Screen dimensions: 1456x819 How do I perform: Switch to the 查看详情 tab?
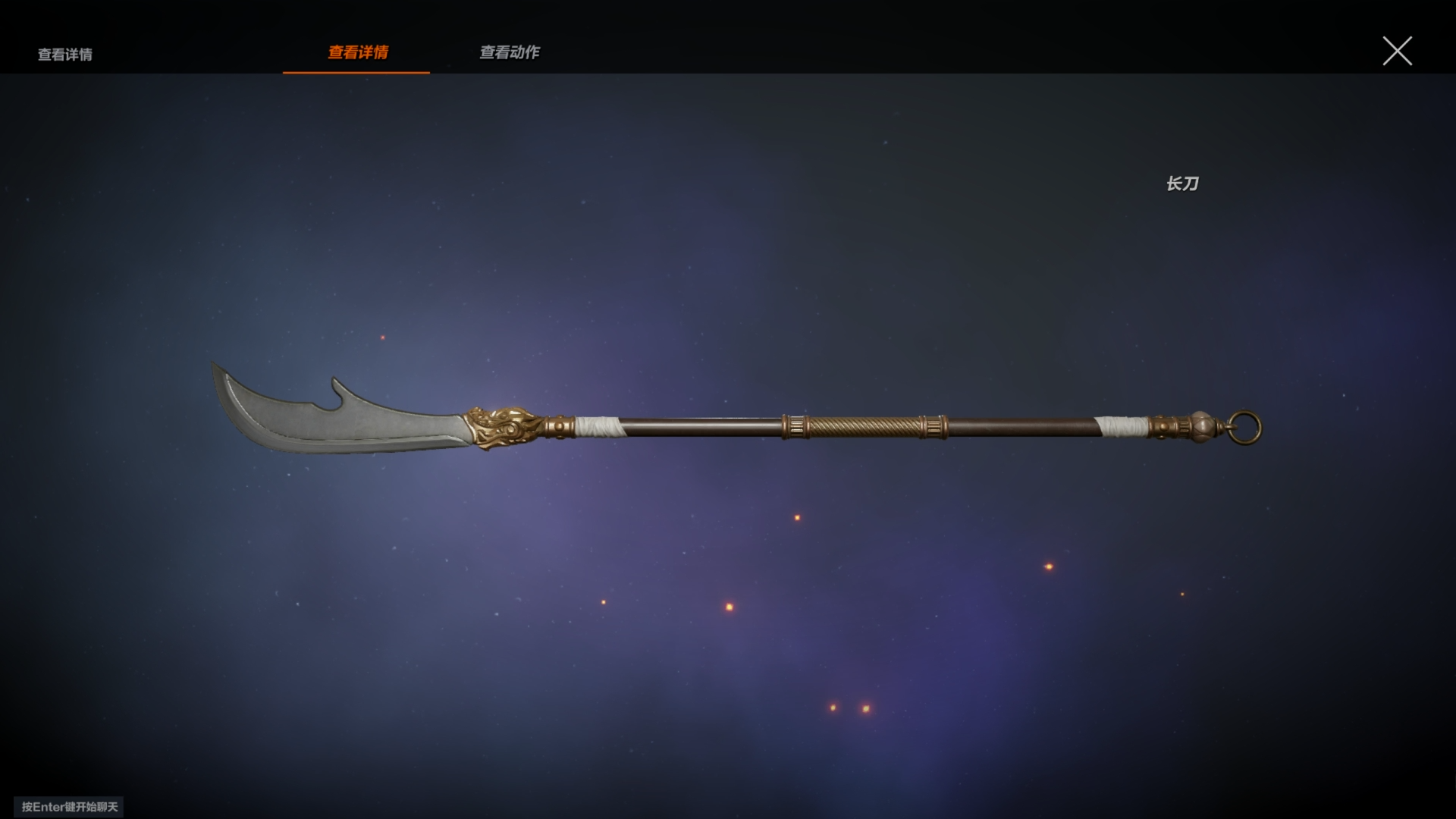[357, 52]
